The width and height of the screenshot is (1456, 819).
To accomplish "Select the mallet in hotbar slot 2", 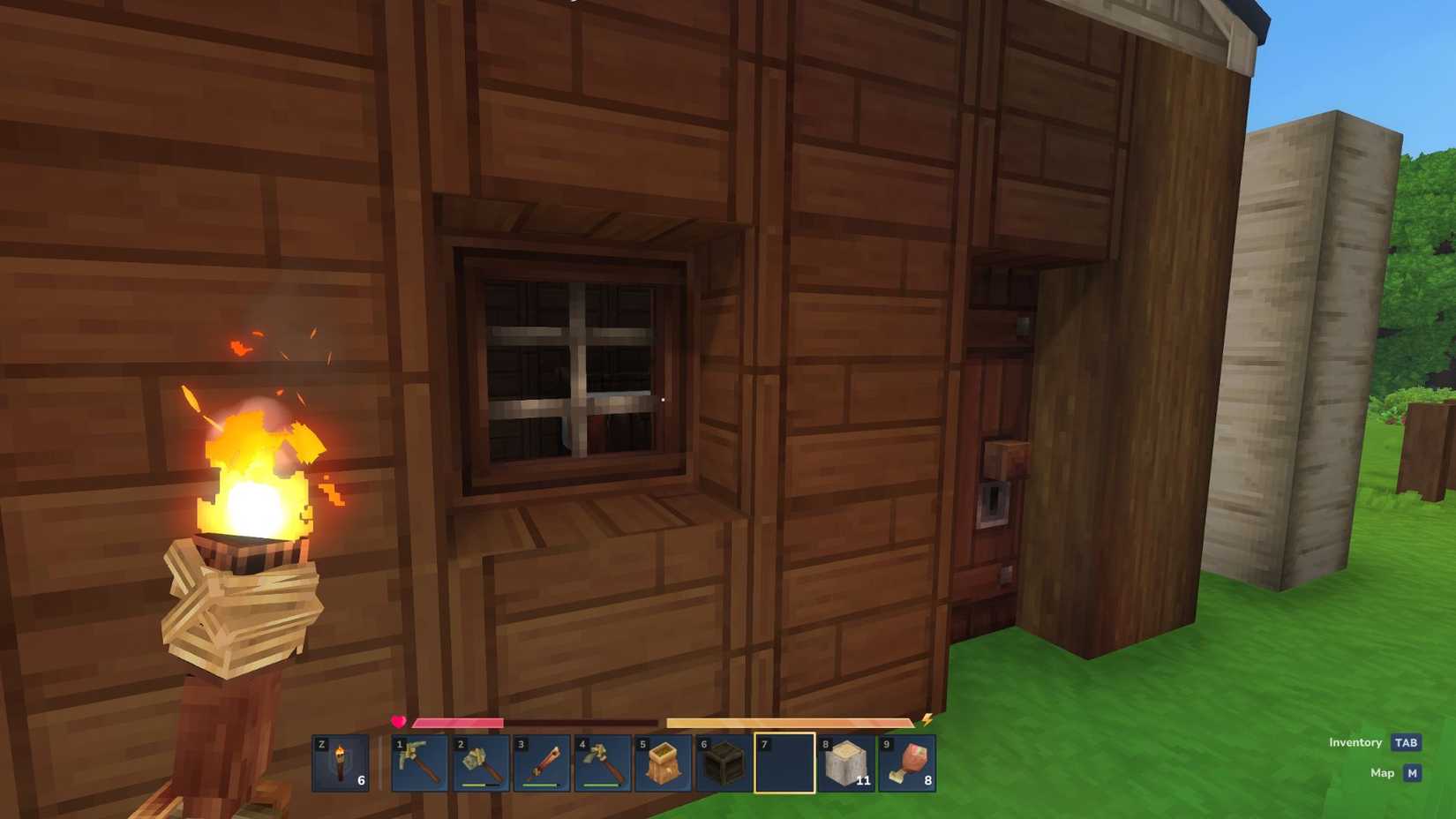I will click(x=480, y=763).
